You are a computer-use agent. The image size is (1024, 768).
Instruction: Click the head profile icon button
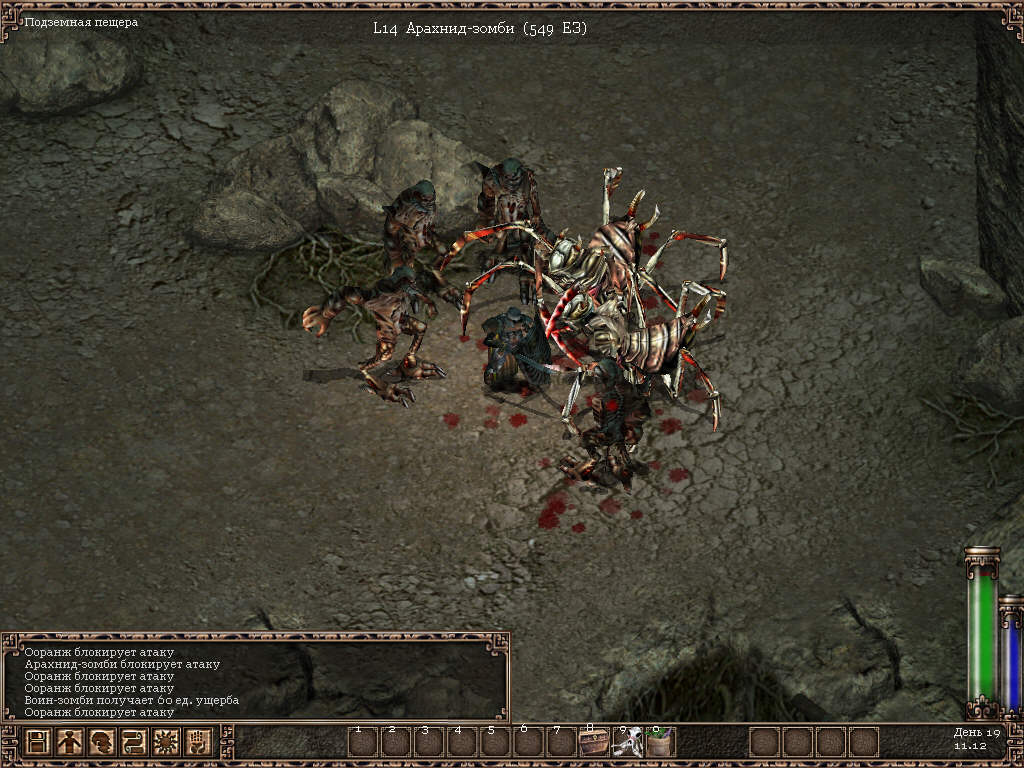point(101,742)
